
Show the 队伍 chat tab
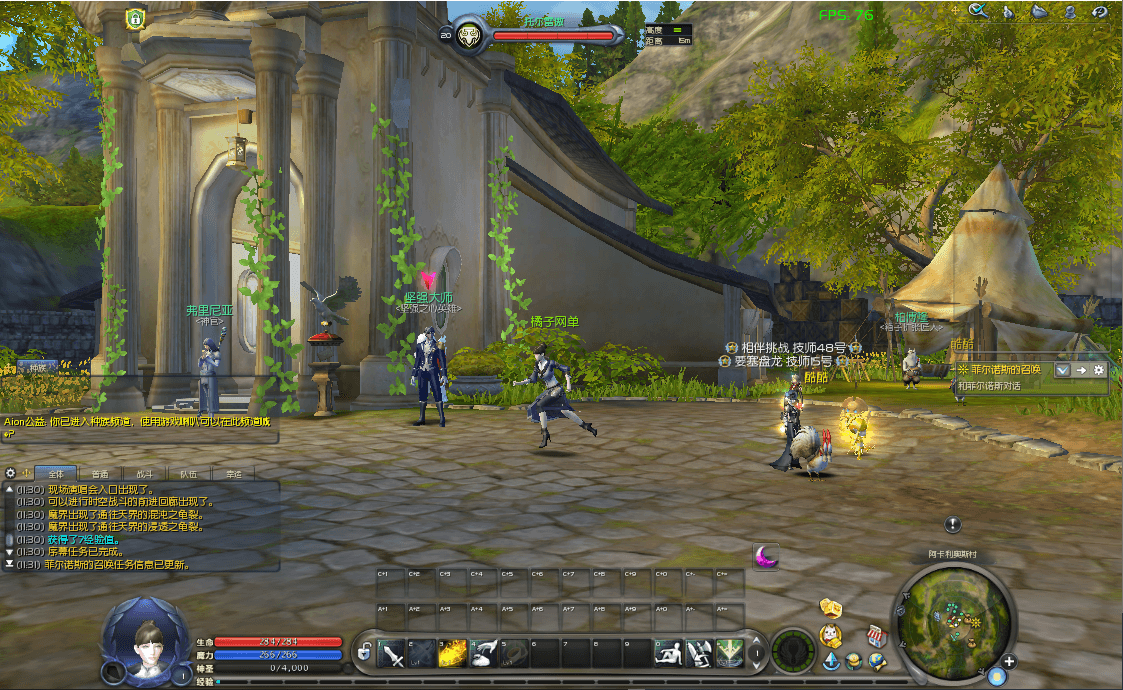187,473
